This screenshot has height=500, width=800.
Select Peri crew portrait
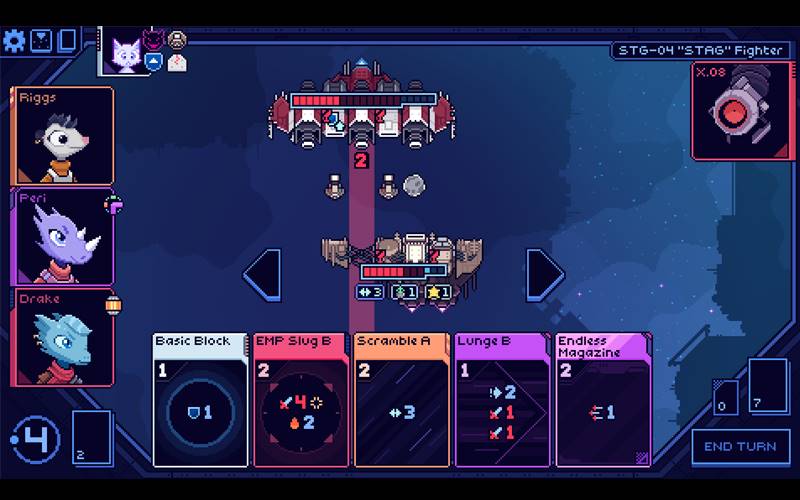click(63, 236)
